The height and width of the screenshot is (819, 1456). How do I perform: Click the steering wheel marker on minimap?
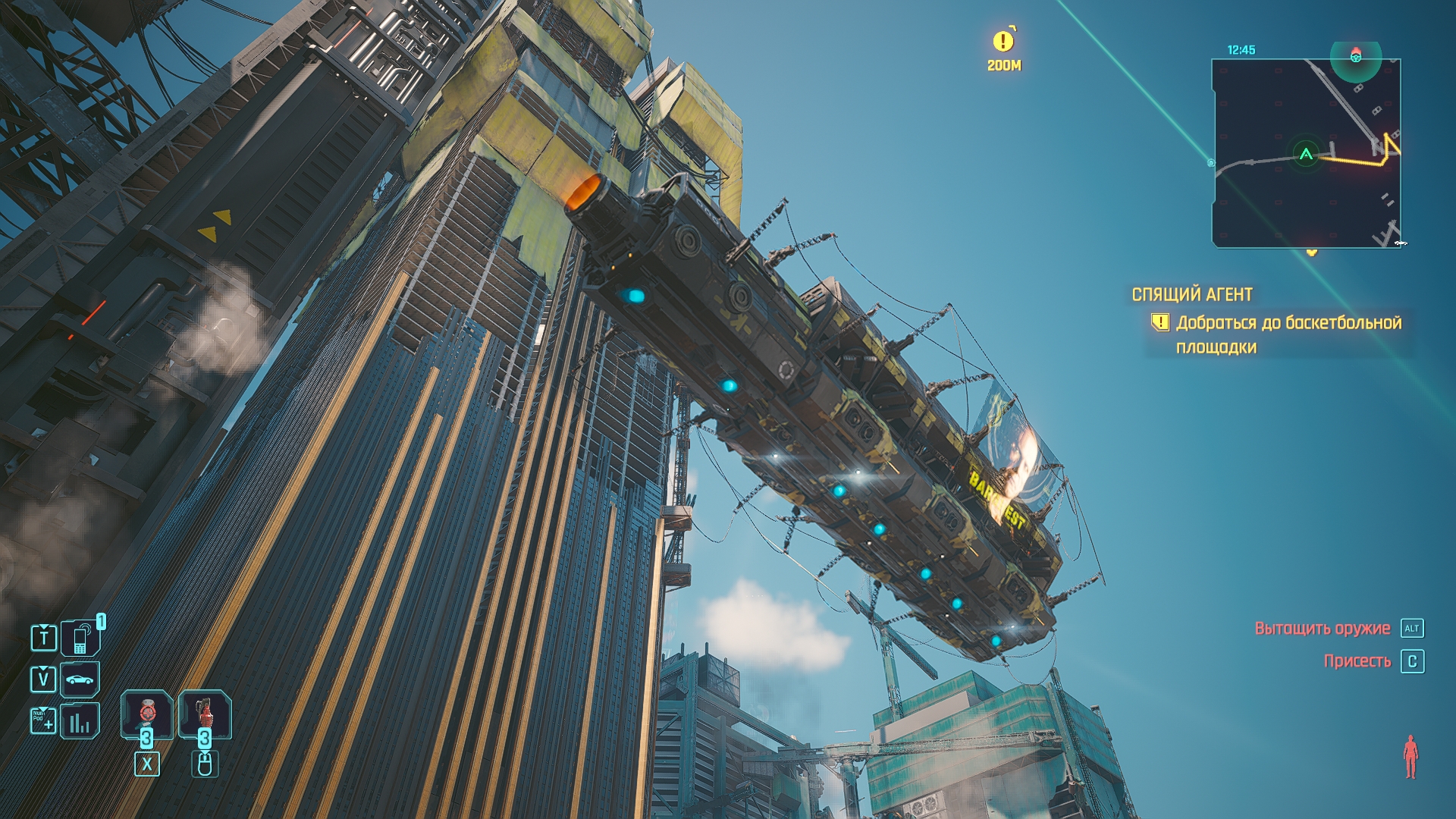(x=1356, y=55)
